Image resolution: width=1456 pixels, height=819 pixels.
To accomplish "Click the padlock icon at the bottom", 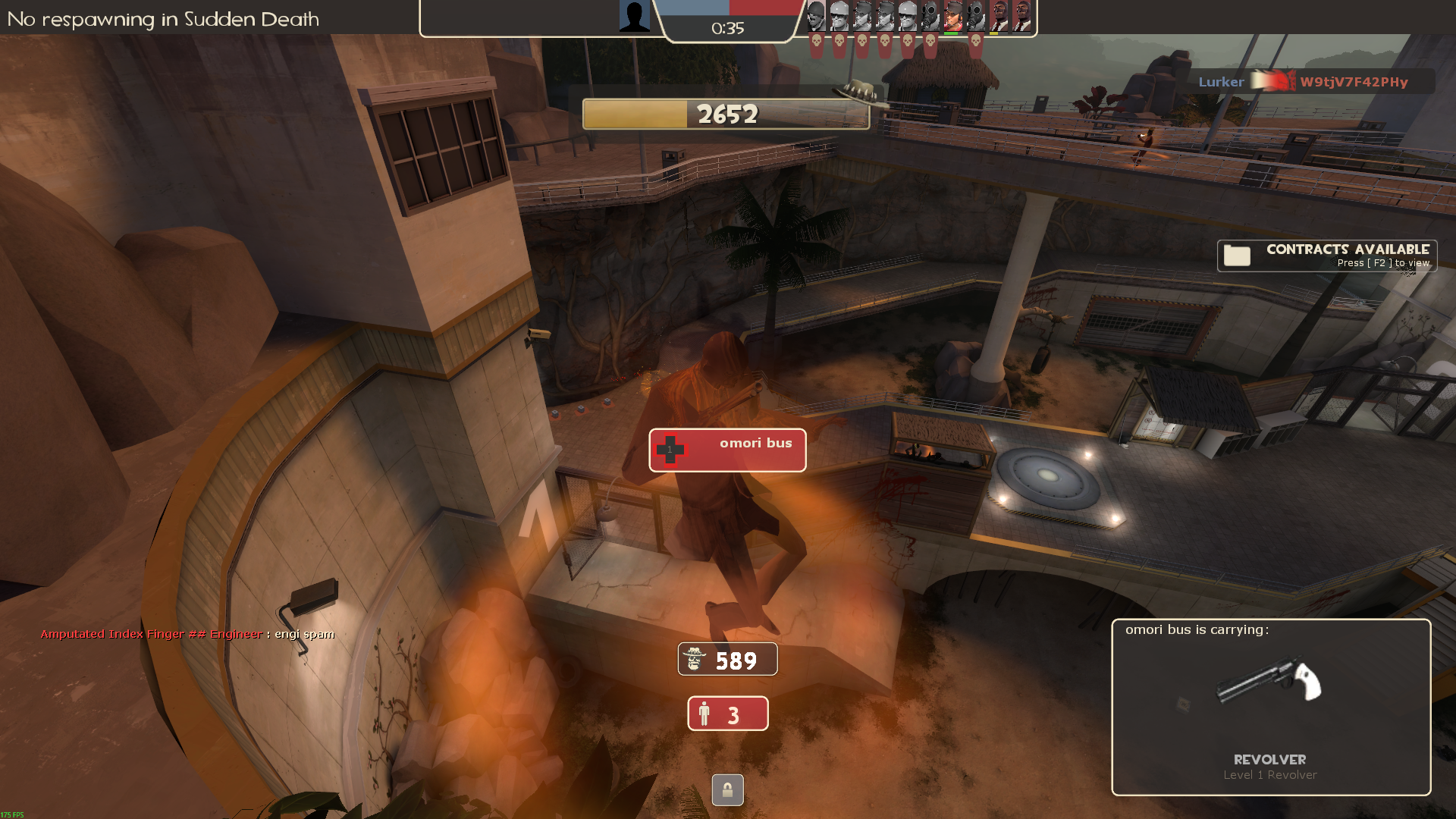I will coord(727,790).
